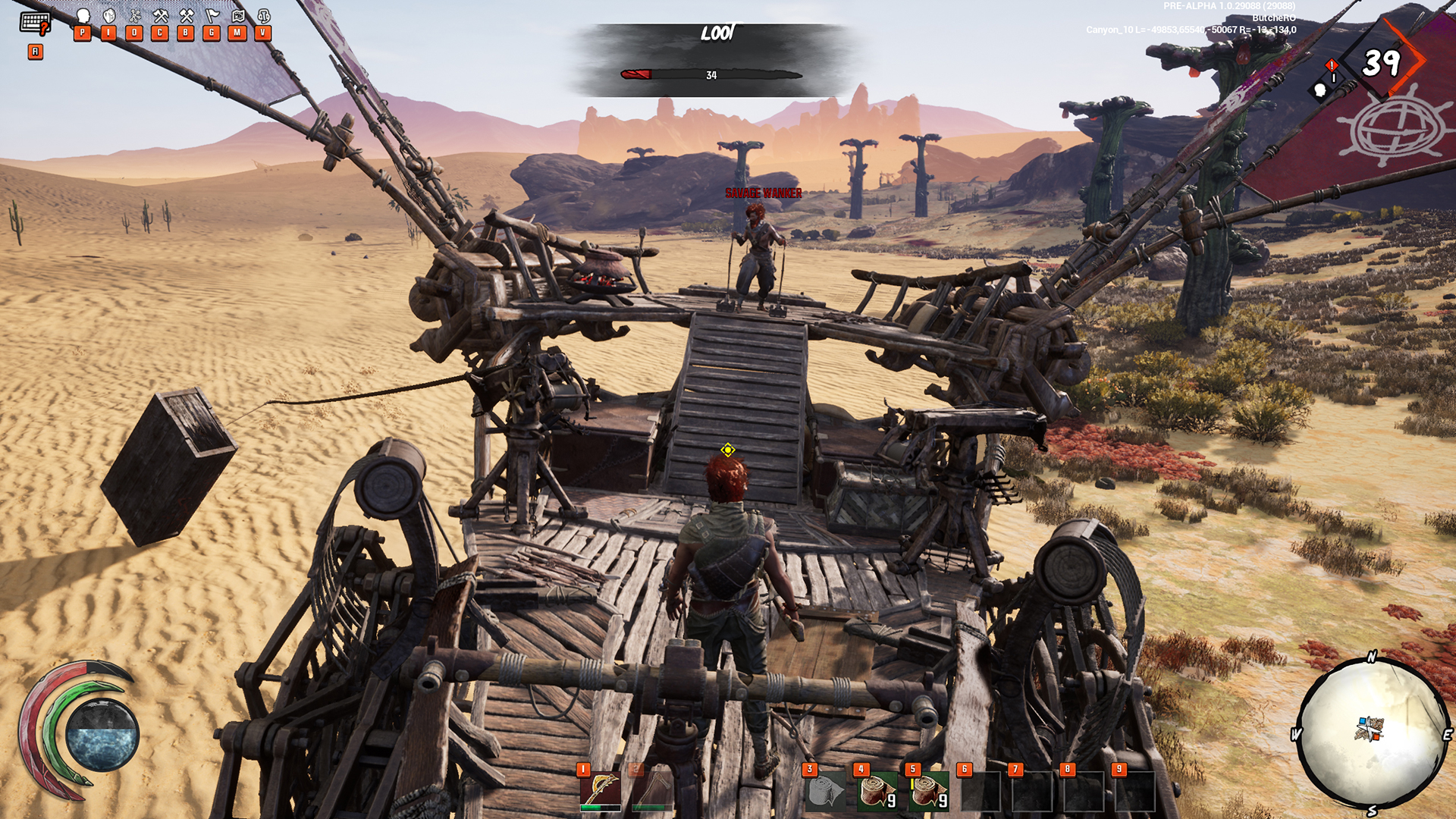Viewport: 1456px width, 819px height.
Task: Open the tech tree nodes icon
Action: pyautogui.click(x=135, y=16)
